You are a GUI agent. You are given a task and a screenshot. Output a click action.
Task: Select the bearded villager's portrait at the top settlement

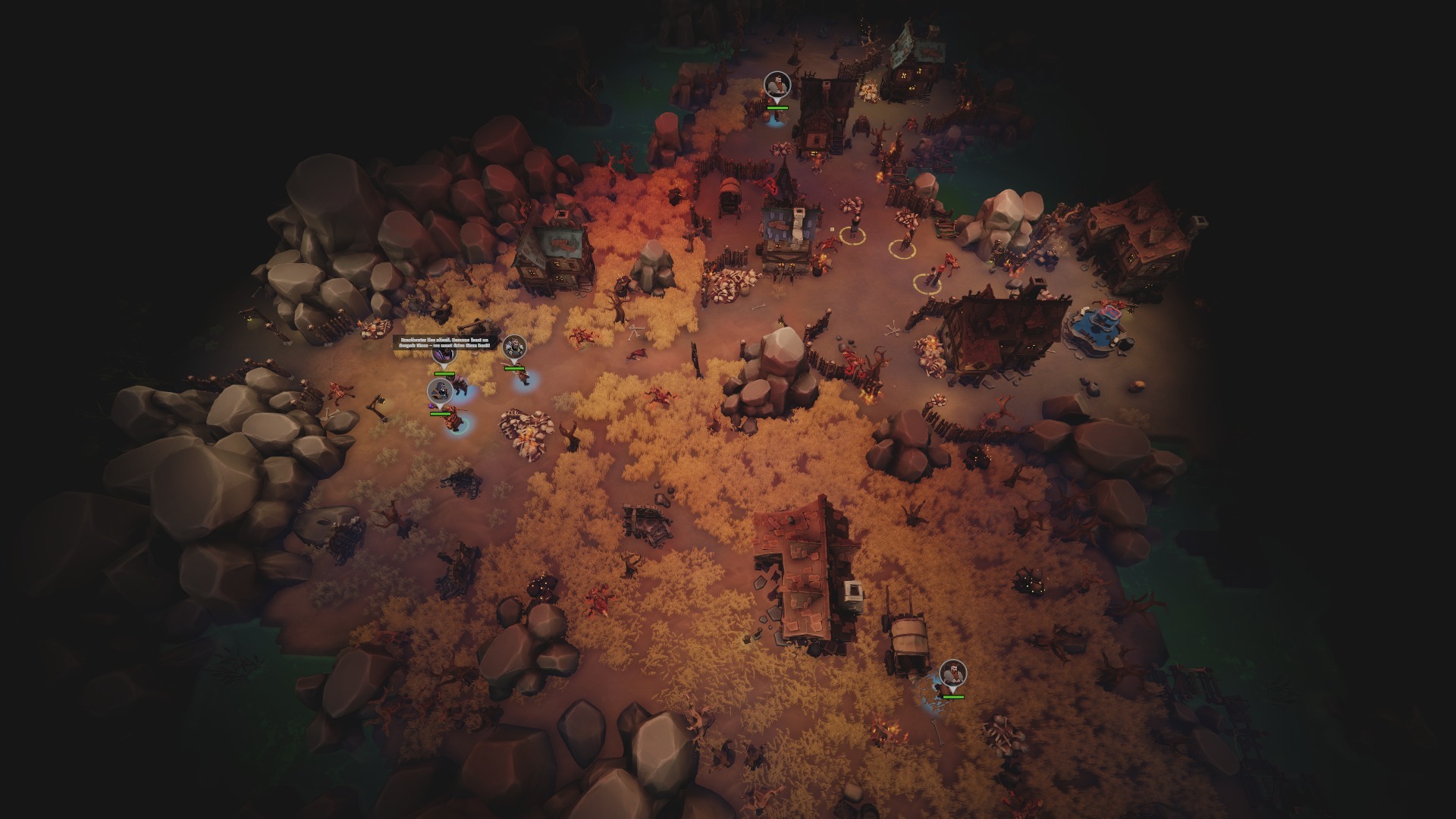[776, 83]
